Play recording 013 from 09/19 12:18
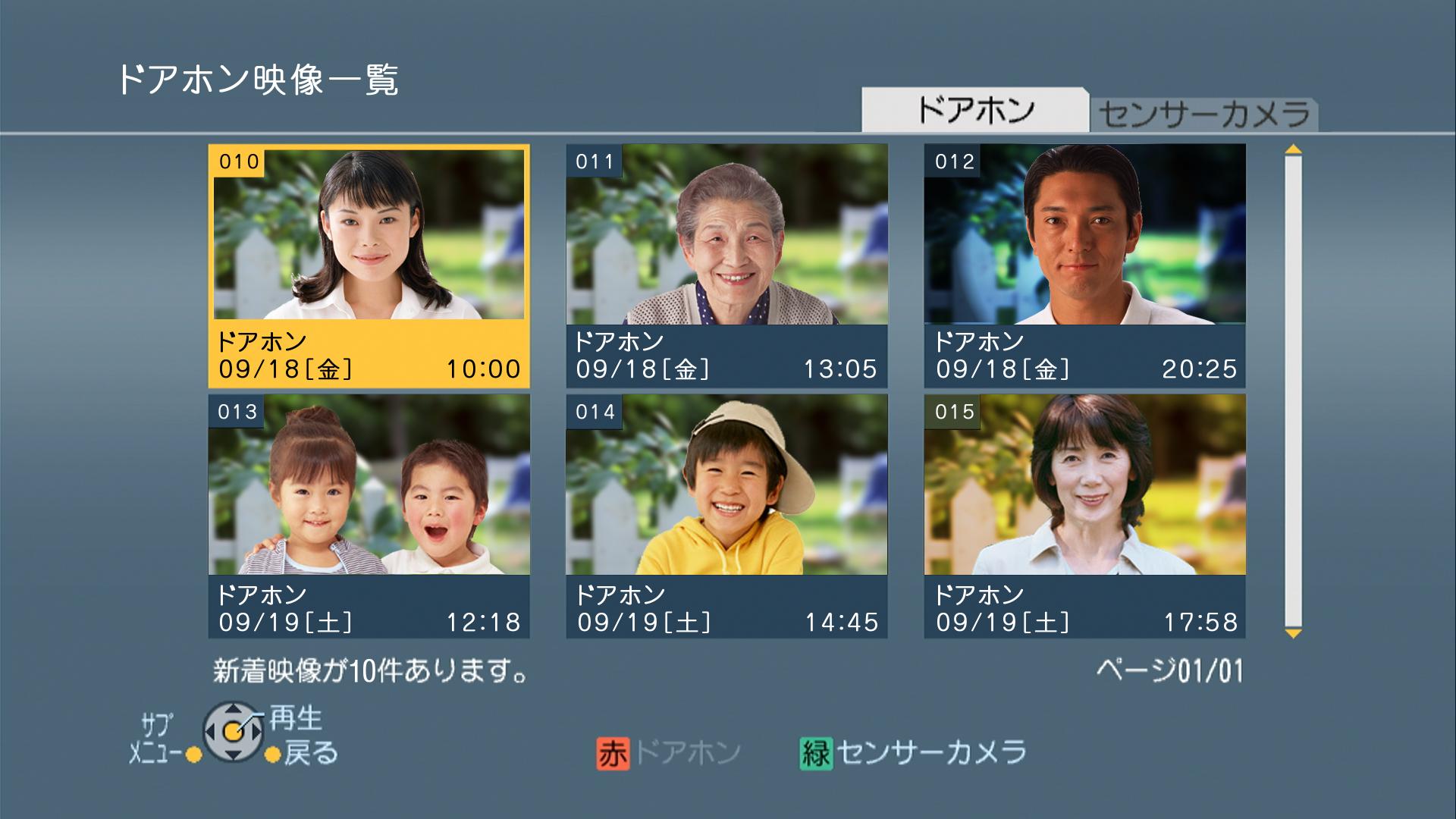Image resolution: width=1456 pixels, height=819 pixels. [x=369, y=516]
